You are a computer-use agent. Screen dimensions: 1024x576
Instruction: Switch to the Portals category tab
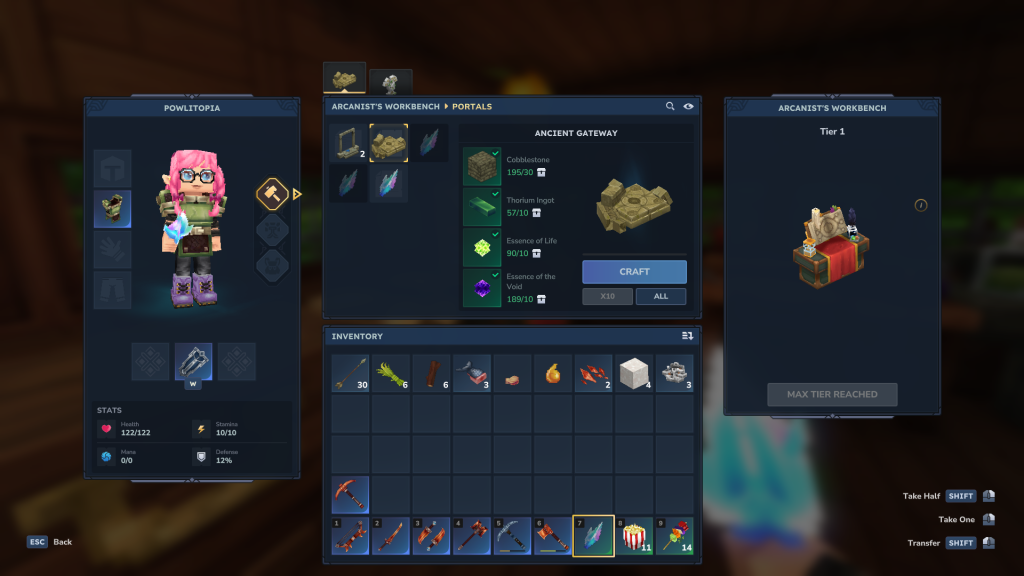tap(344, 79)
